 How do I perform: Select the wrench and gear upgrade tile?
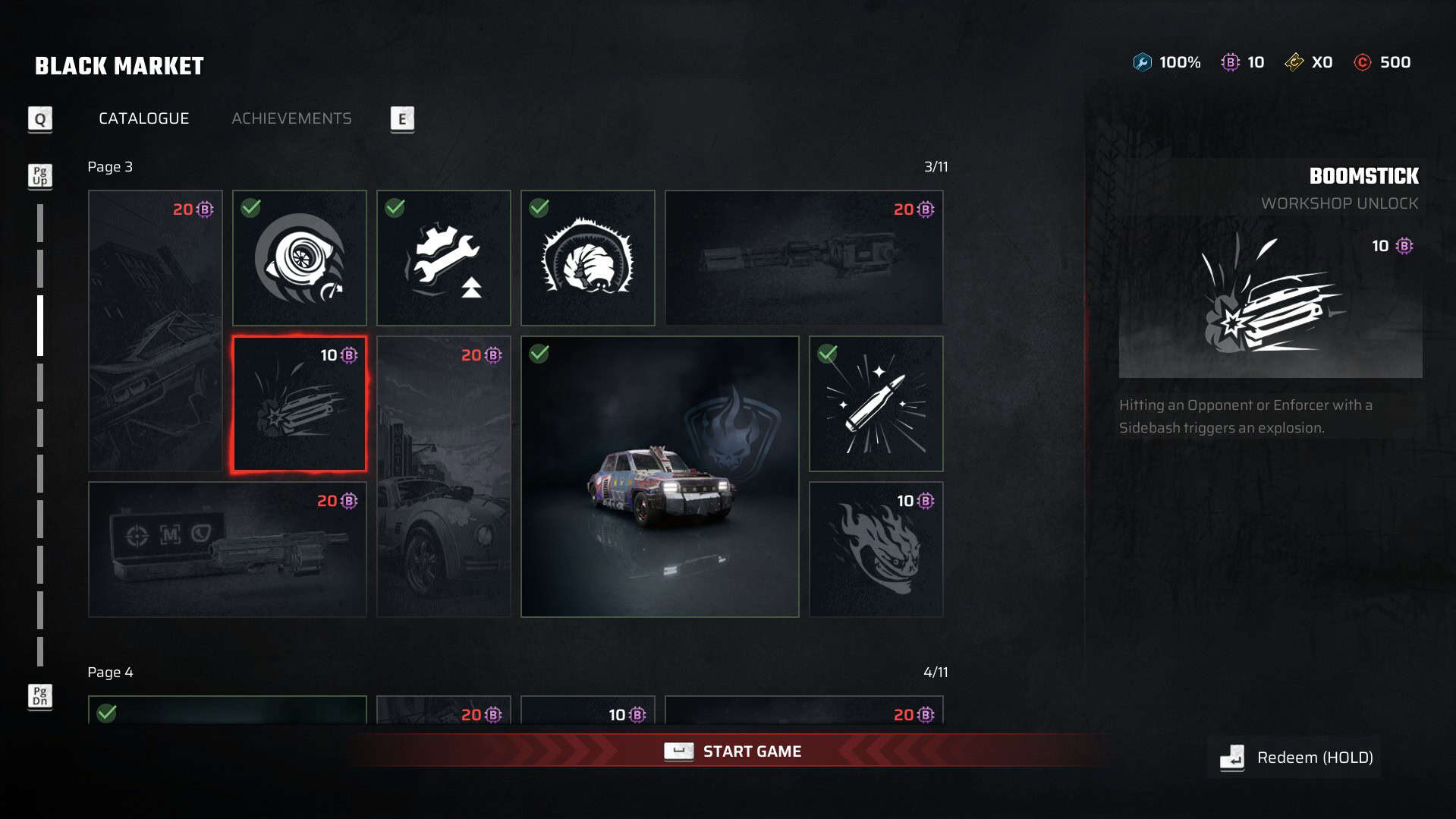click(443, 258)
